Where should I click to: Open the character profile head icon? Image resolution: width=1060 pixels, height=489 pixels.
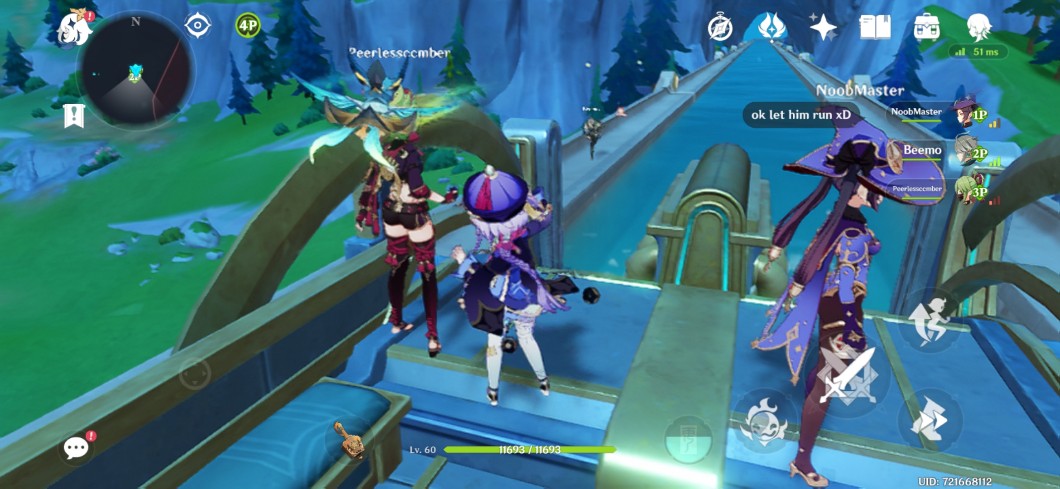[978, 27]
